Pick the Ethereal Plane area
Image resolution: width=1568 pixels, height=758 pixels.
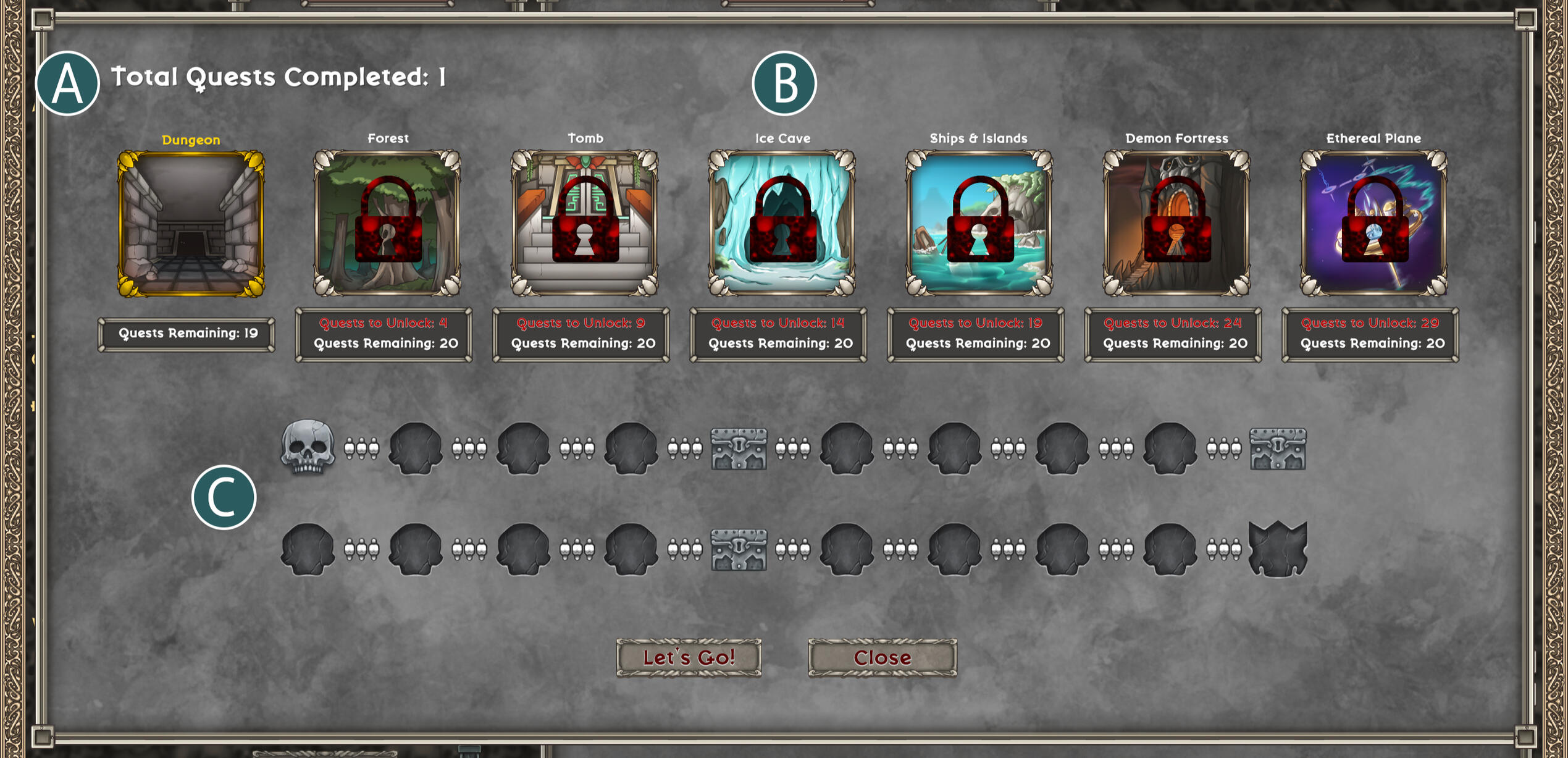tap(1373, 224)
